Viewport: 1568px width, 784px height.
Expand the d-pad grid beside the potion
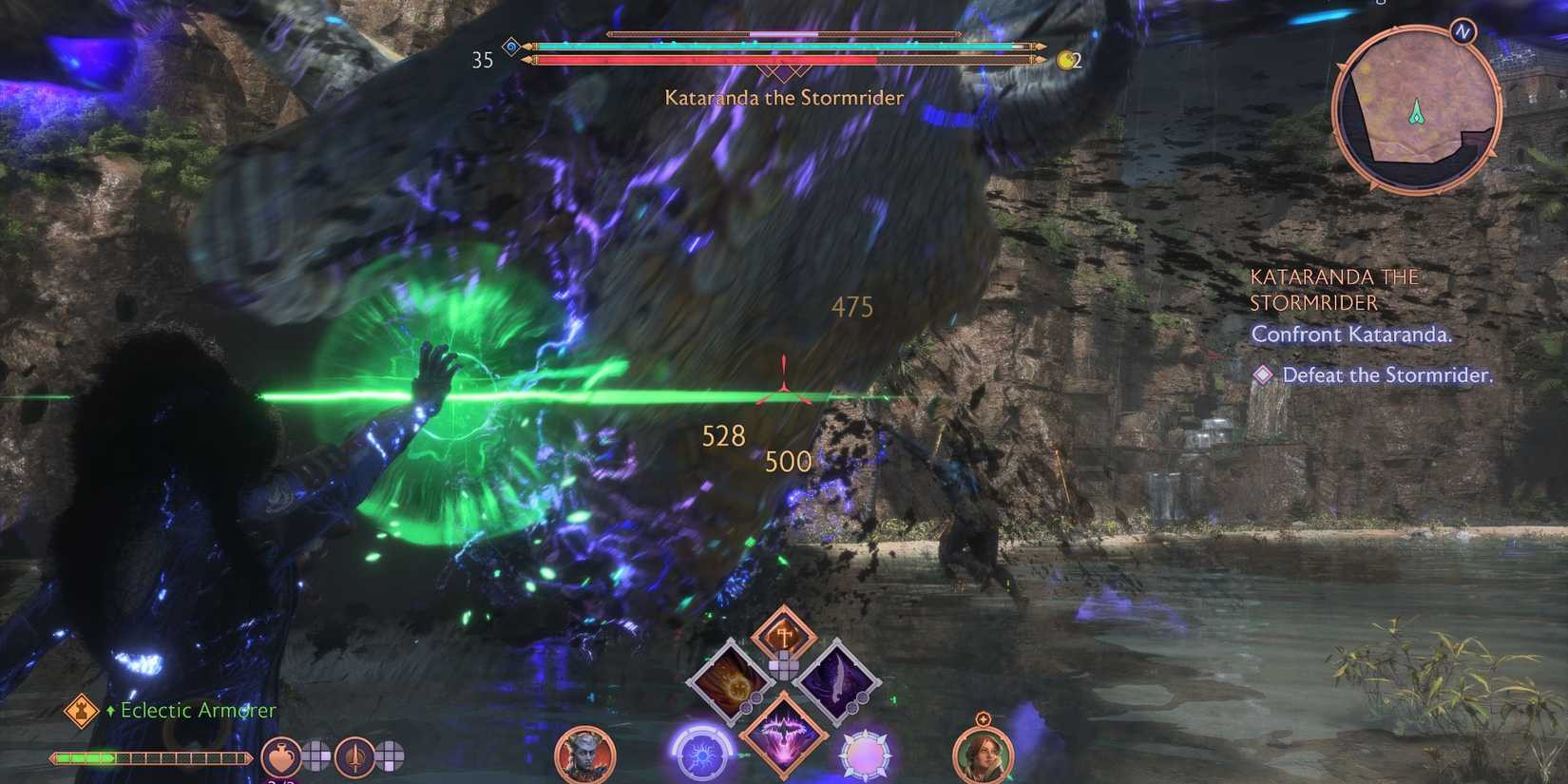pyautogui.click(x=314, y=755)
